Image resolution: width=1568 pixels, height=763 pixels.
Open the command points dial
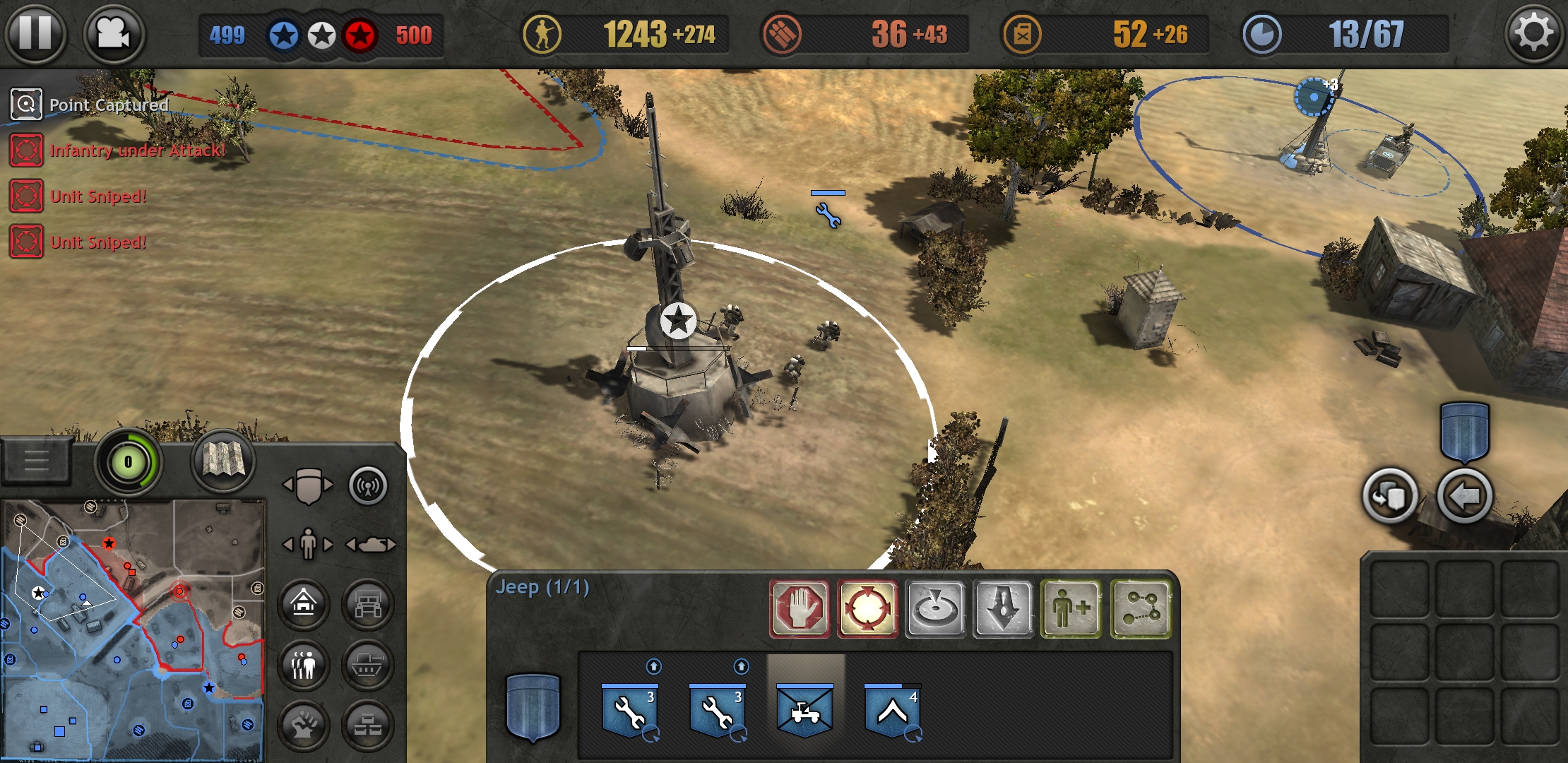pyautogui.click(x=128, y=463)
